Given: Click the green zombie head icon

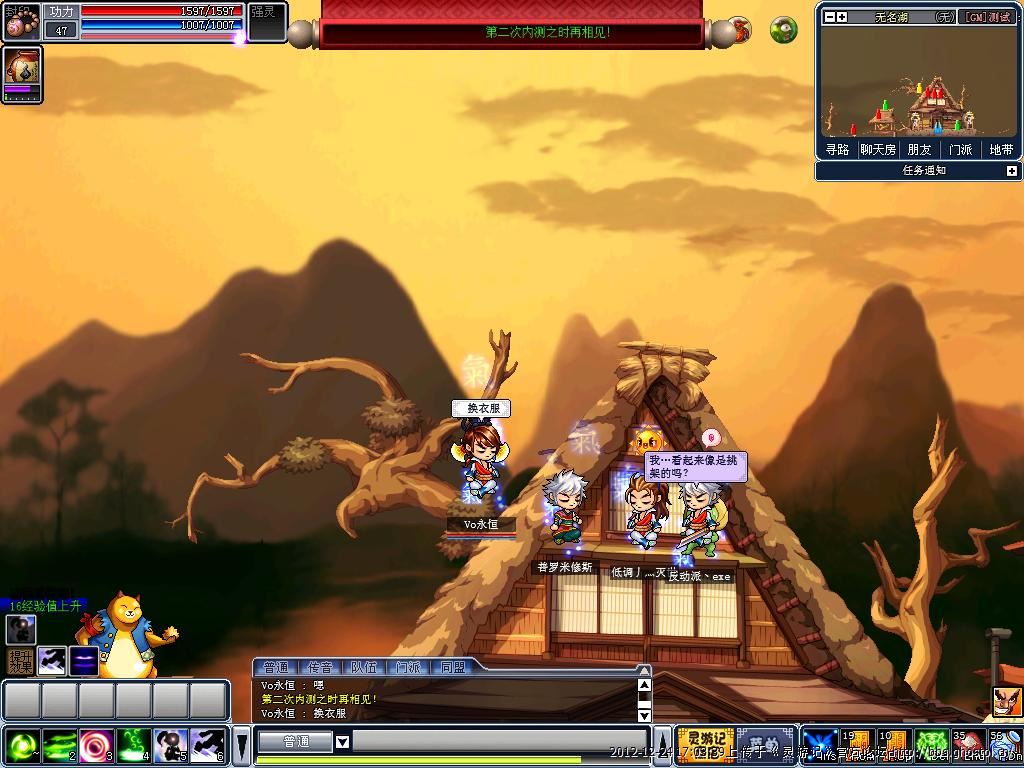Looking at the screenshot, I should point(783,29).
